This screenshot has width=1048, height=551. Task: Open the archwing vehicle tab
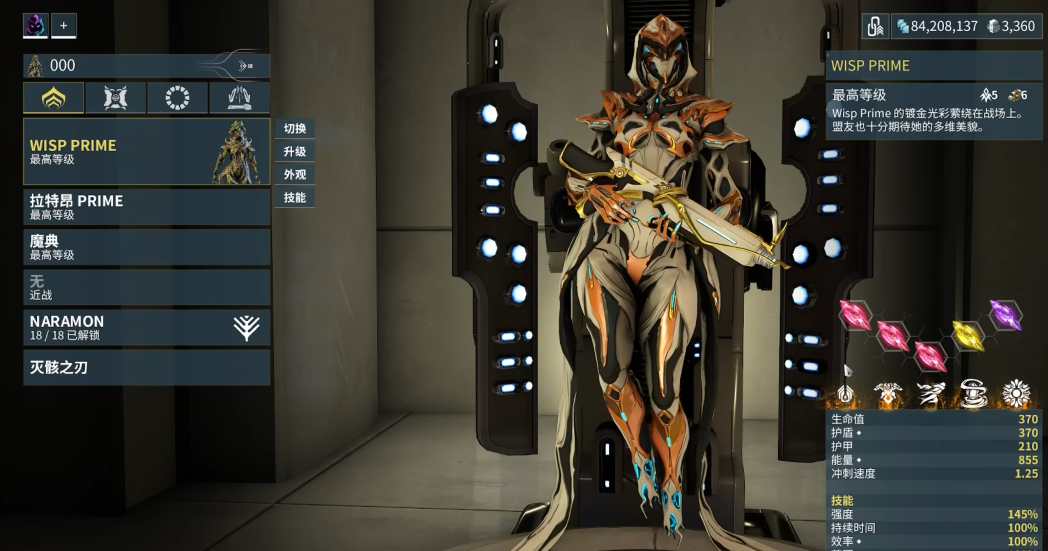(239, 98)
